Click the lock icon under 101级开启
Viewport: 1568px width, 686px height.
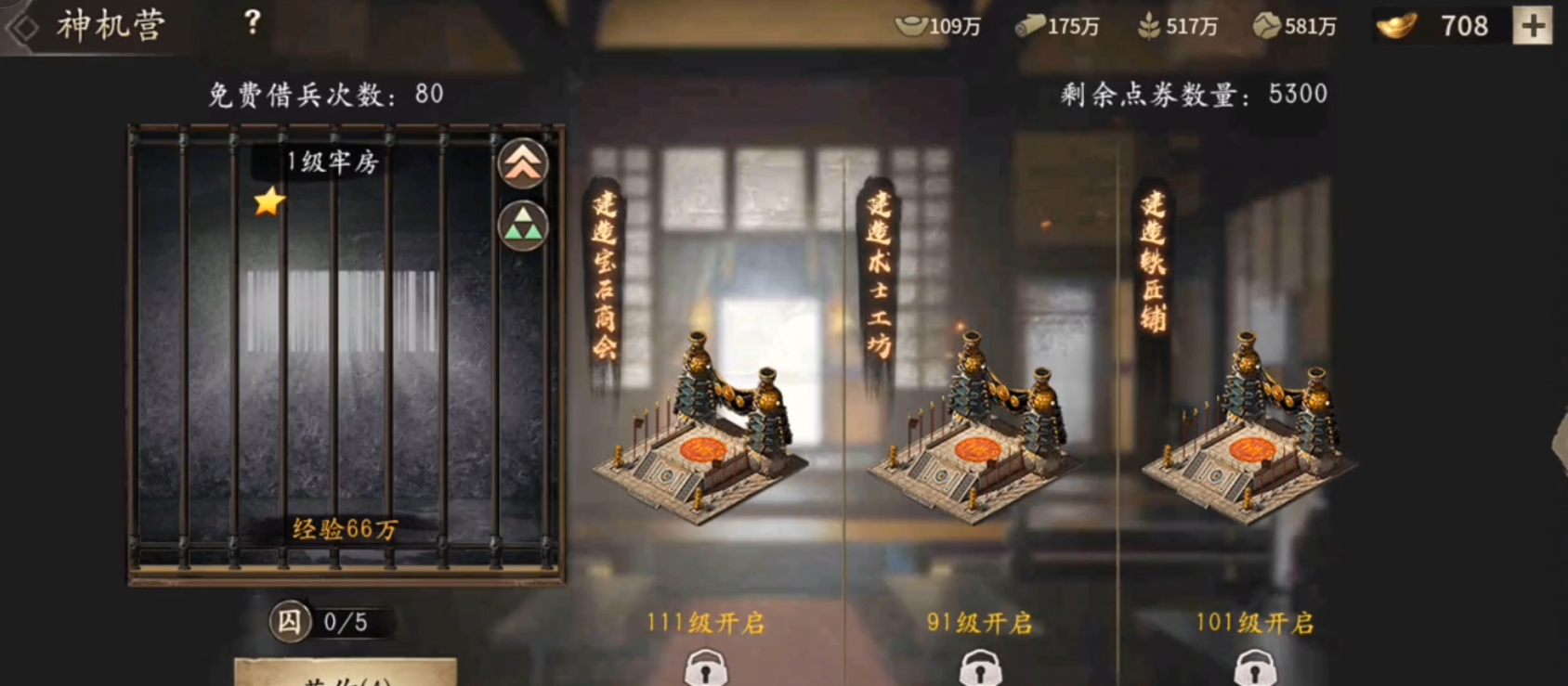(1254, 670)
